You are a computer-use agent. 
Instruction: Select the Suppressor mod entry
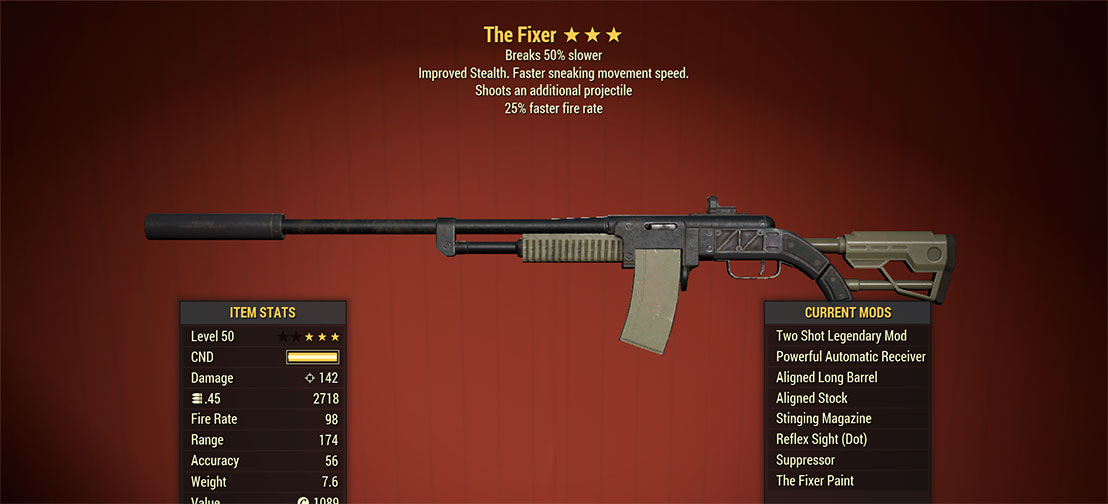(805, 460)
